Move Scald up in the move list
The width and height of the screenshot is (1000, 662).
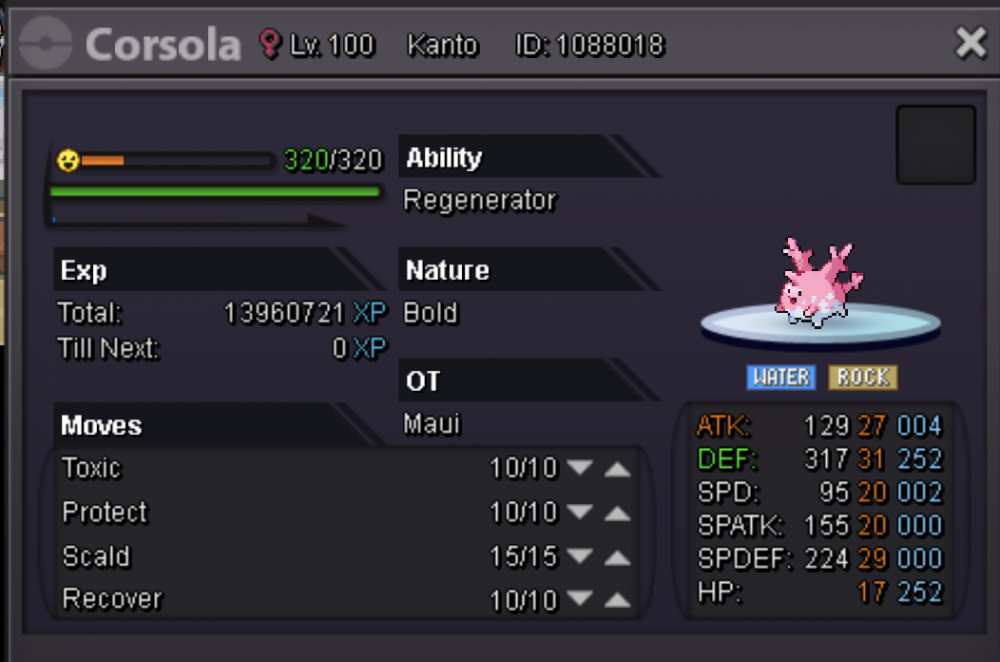(618, 557)
